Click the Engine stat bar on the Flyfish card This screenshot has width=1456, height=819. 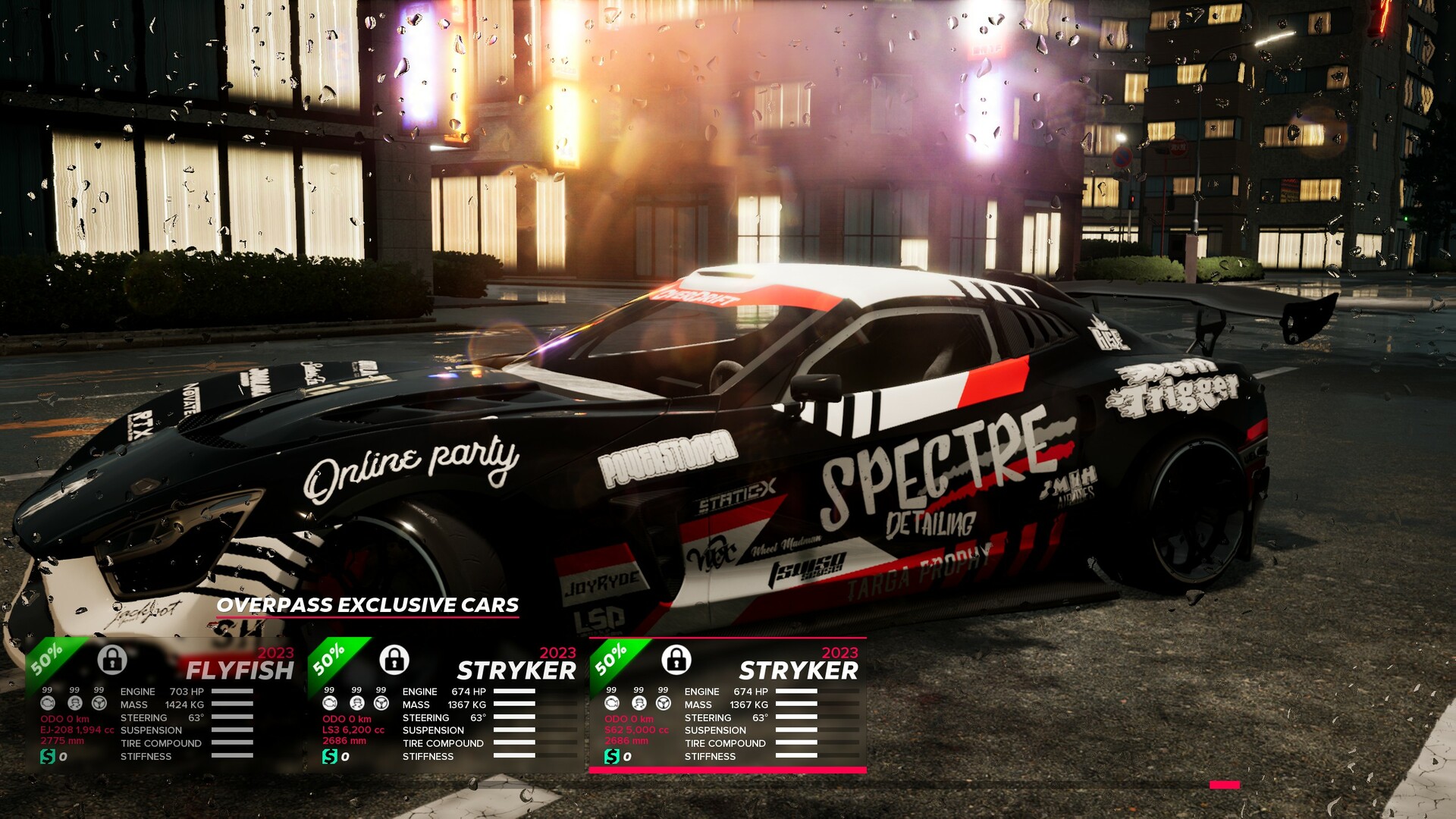[233, 692]
